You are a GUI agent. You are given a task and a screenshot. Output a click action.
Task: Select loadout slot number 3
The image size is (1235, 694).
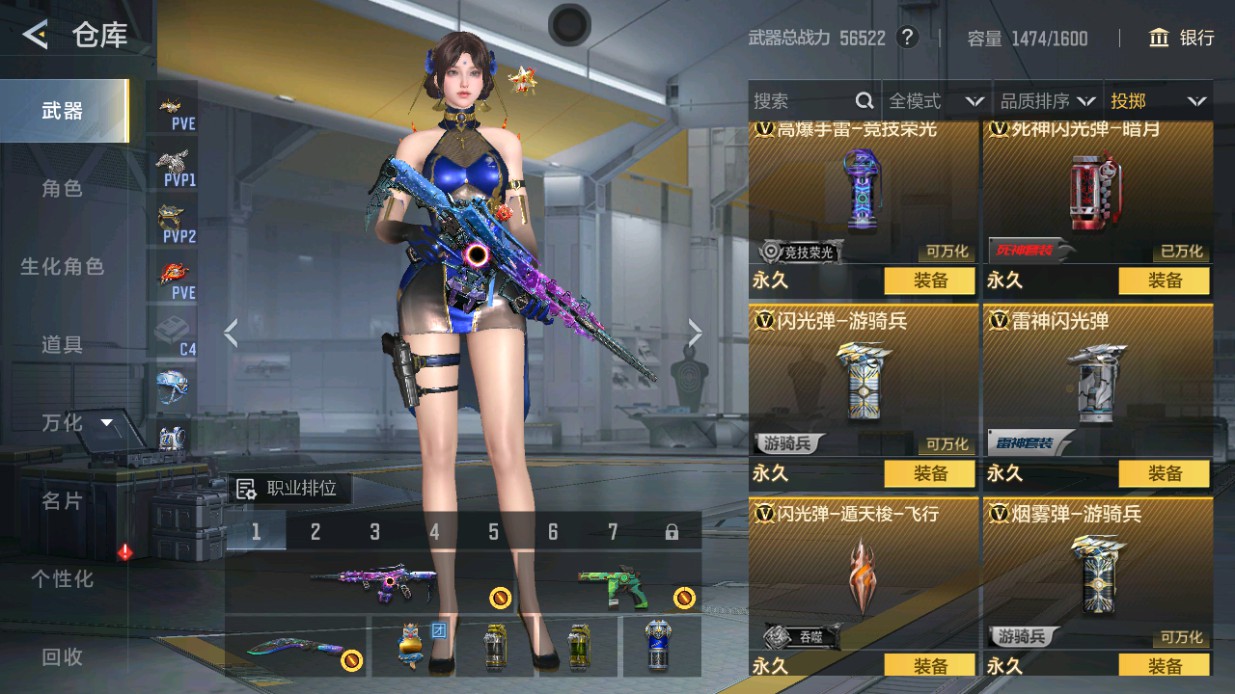[375, 532]
